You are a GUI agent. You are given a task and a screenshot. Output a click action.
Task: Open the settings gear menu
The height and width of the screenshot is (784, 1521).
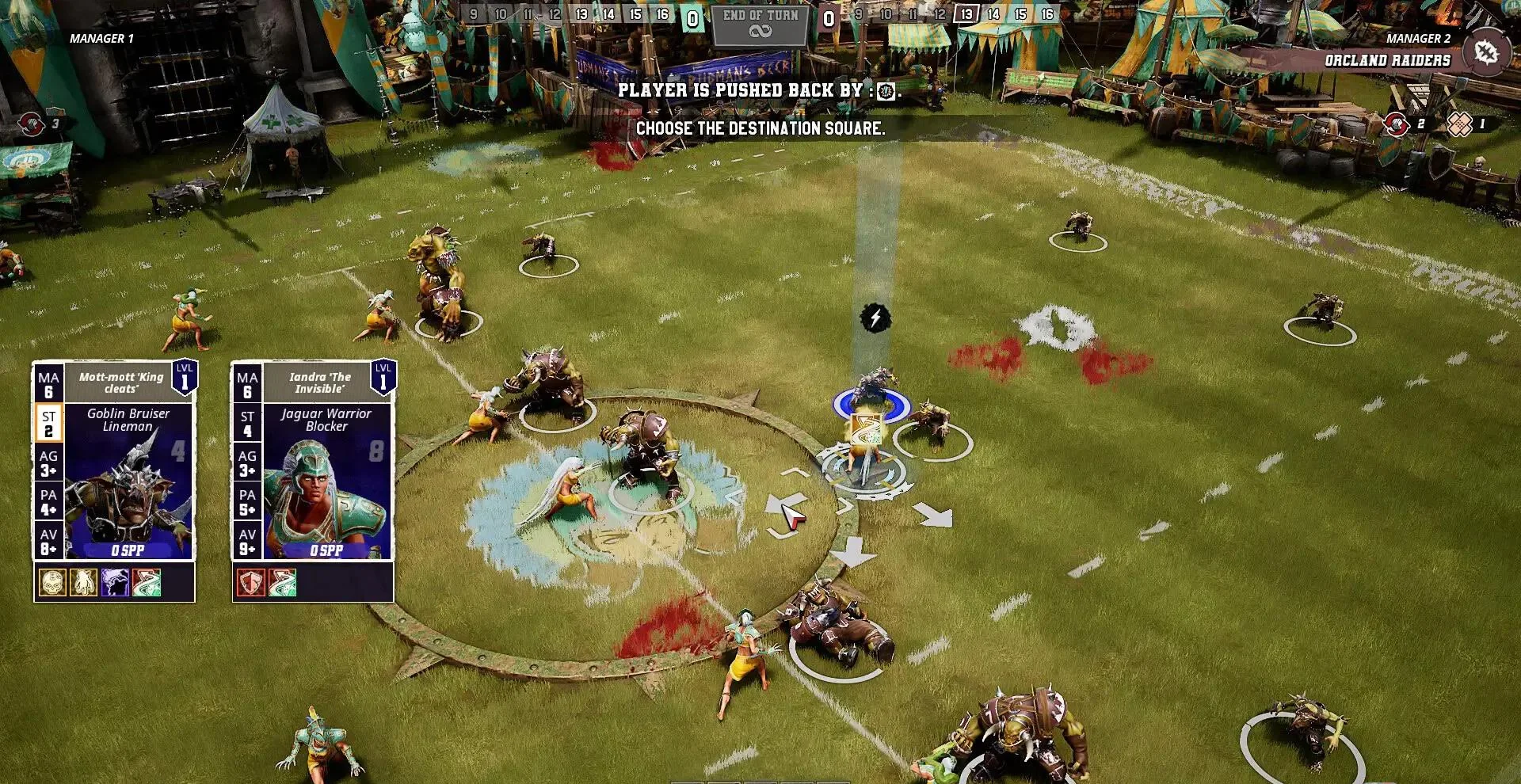tap(1485, 52)
